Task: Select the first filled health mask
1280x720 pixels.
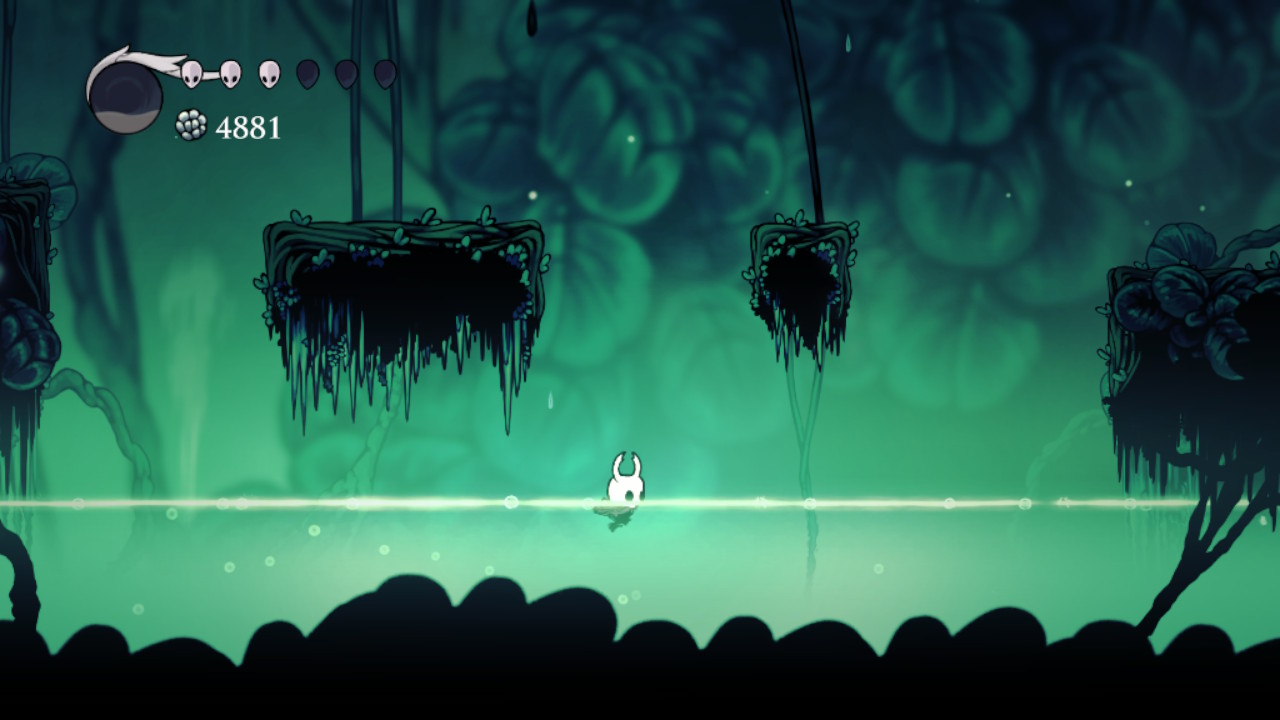Action: click(190, 75)
